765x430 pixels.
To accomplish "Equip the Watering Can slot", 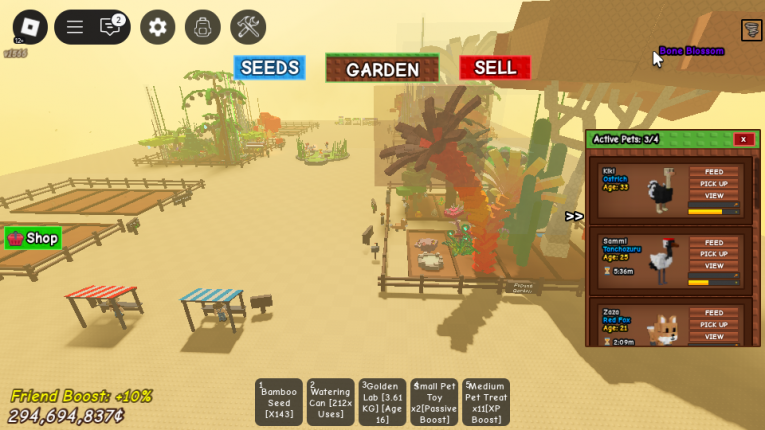I will (x=330, y=402).
